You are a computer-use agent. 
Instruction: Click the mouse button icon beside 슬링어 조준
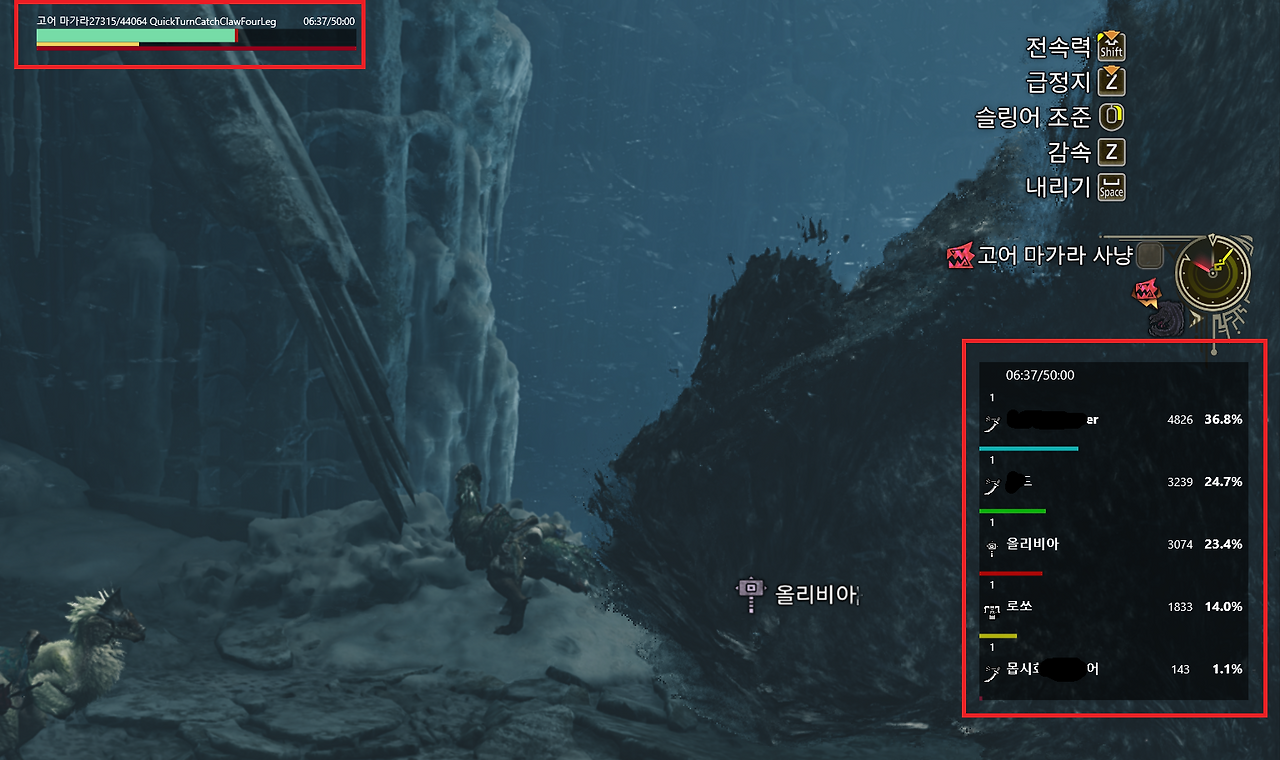point(1111,116)
